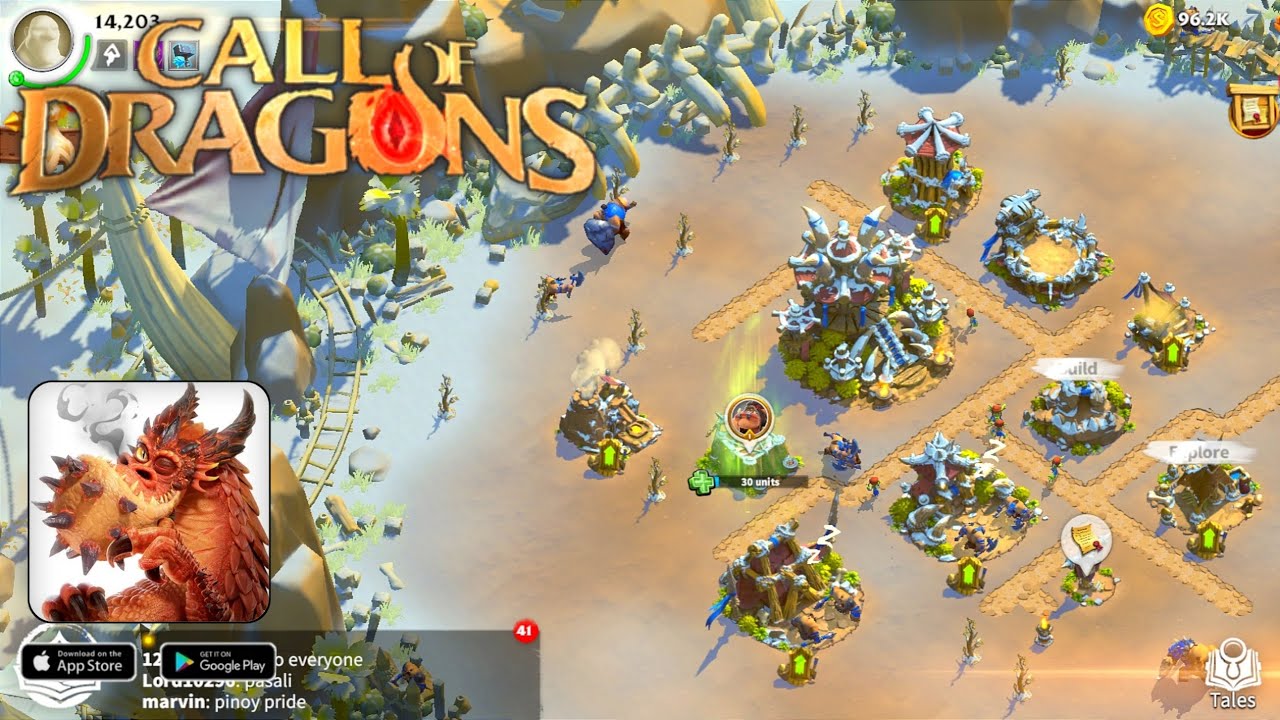The height and width of the screenshot is (720, 1280).
Task: Expand the Explore panel on the right
Action: point(1198,452)
